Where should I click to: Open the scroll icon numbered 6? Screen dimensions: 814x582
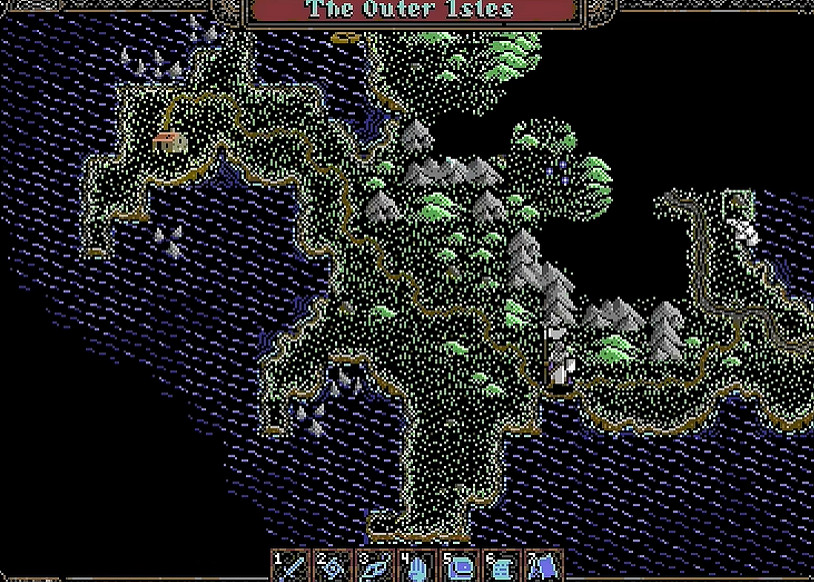click(501, 565)
